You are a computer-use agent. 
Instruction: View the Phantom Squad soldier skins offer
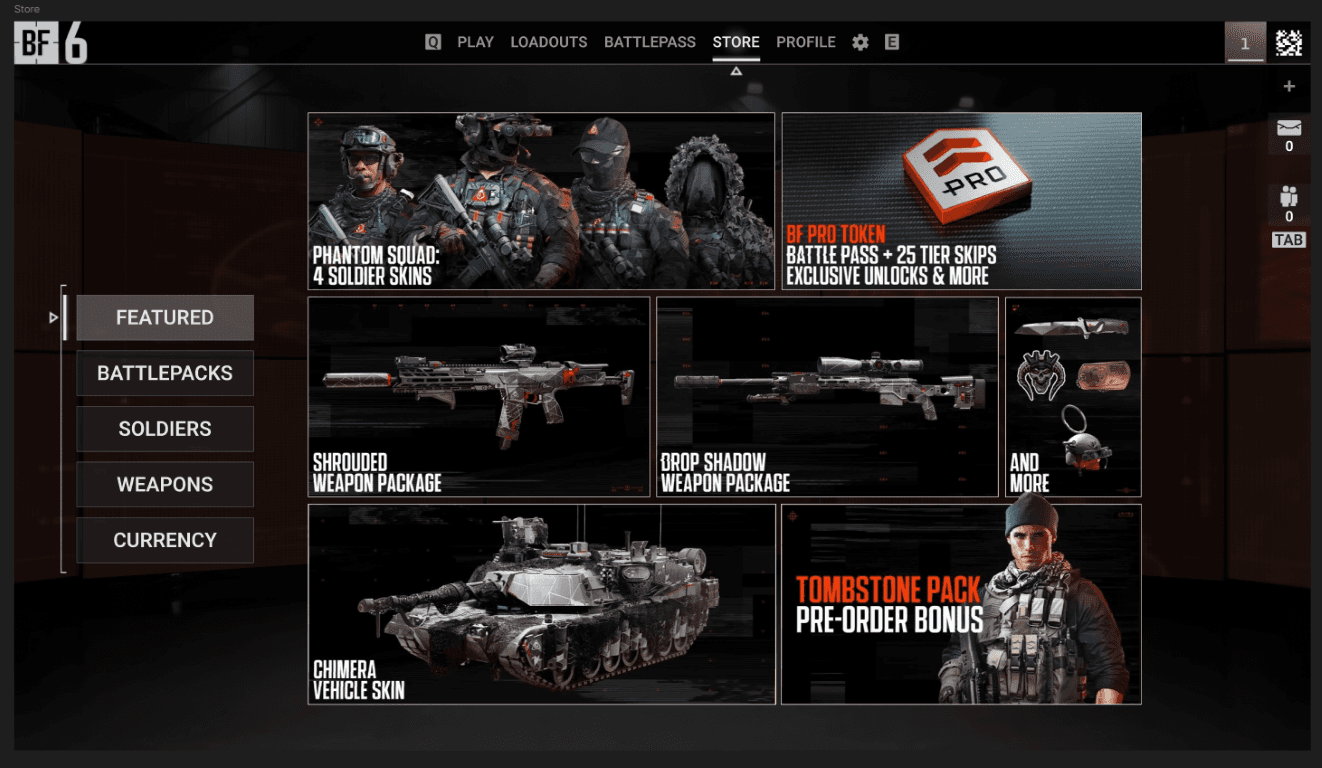tap(540, 201)
